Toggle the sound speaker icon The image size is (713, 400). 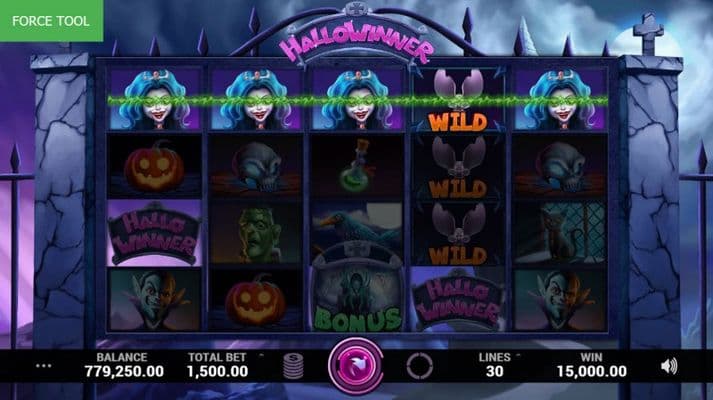pos(669,366)
